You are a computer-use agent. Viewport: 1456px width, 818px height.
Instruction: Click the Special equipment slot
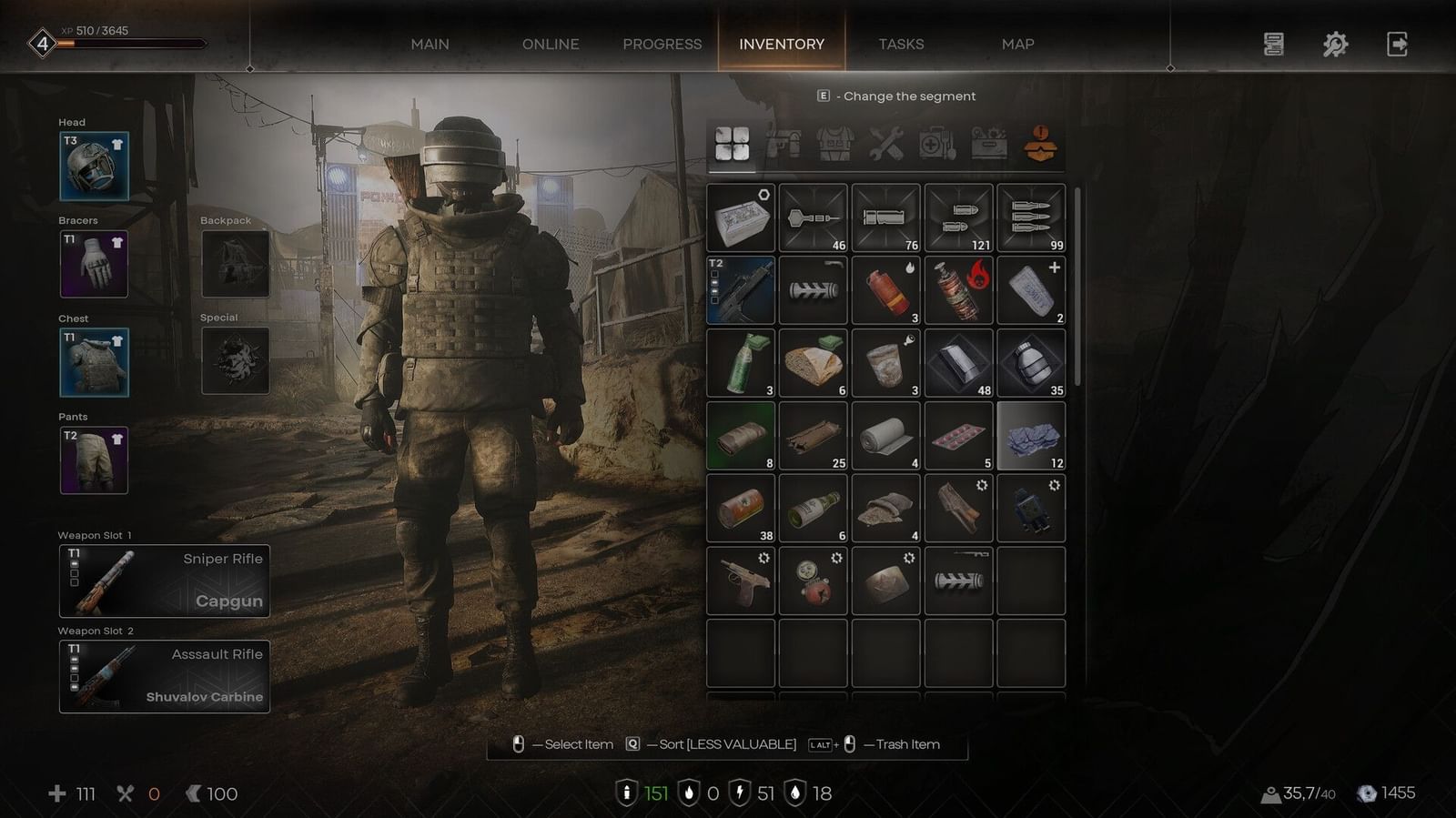pos(235,361)
